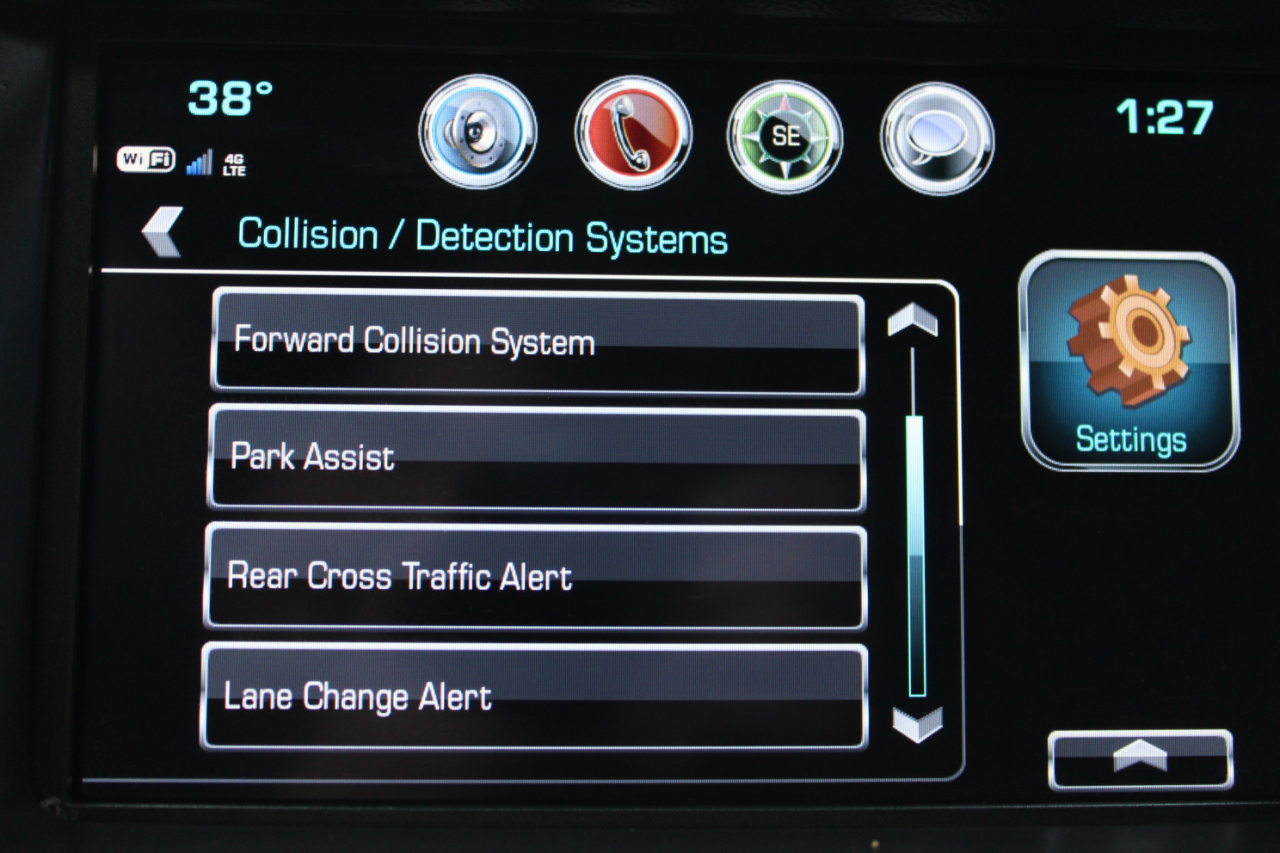Expand the bottom-right up-arrow tray button
This screenshot has height=853, width=1280.
1140,758
